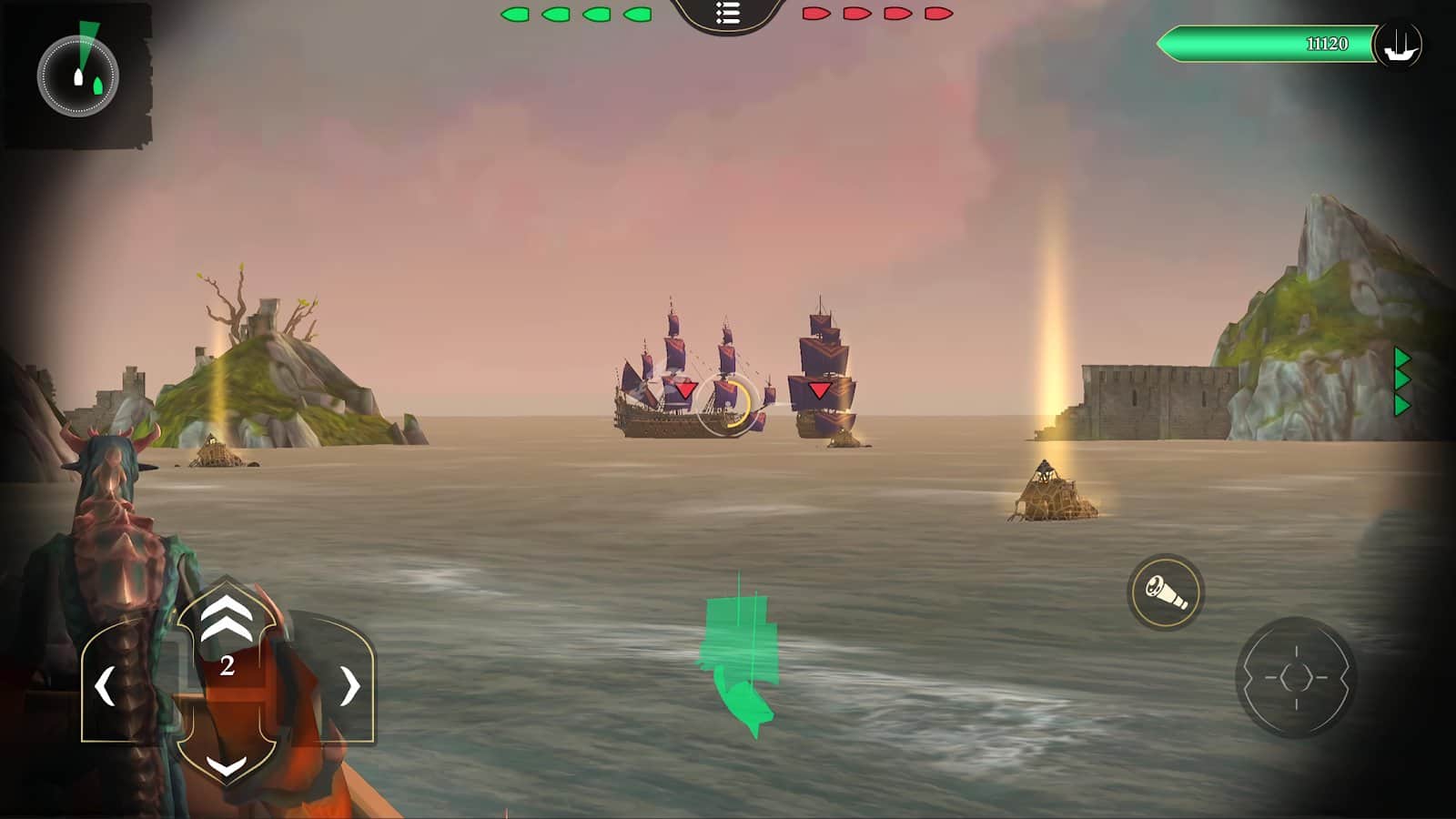The image size is (1456, 819).
Task: Steer the ship left with the left arrow
Action: [x=106, y=686]
